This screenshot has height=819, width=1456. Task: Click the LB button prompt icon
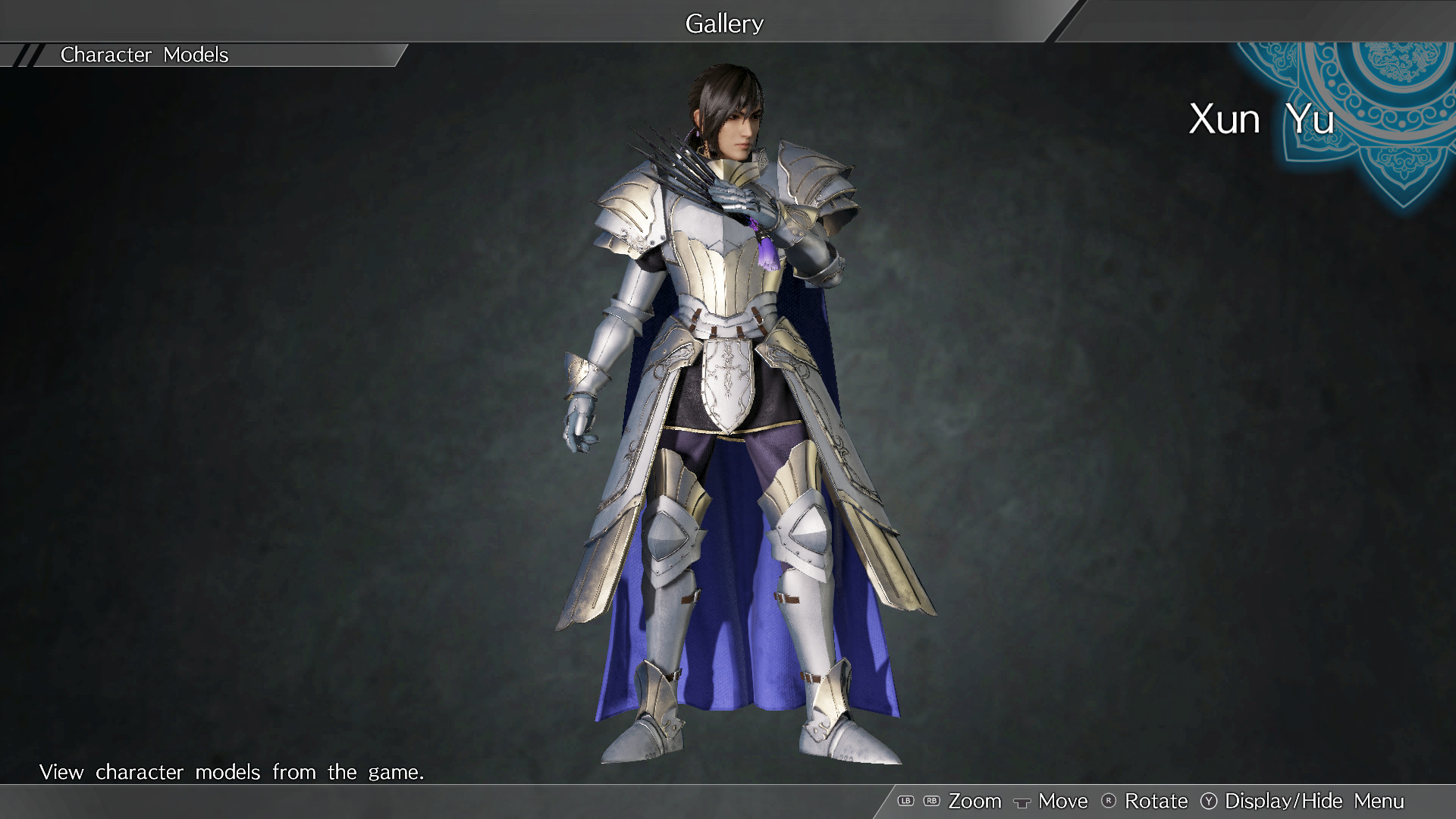pyautogui.click(x=907, y=801)
